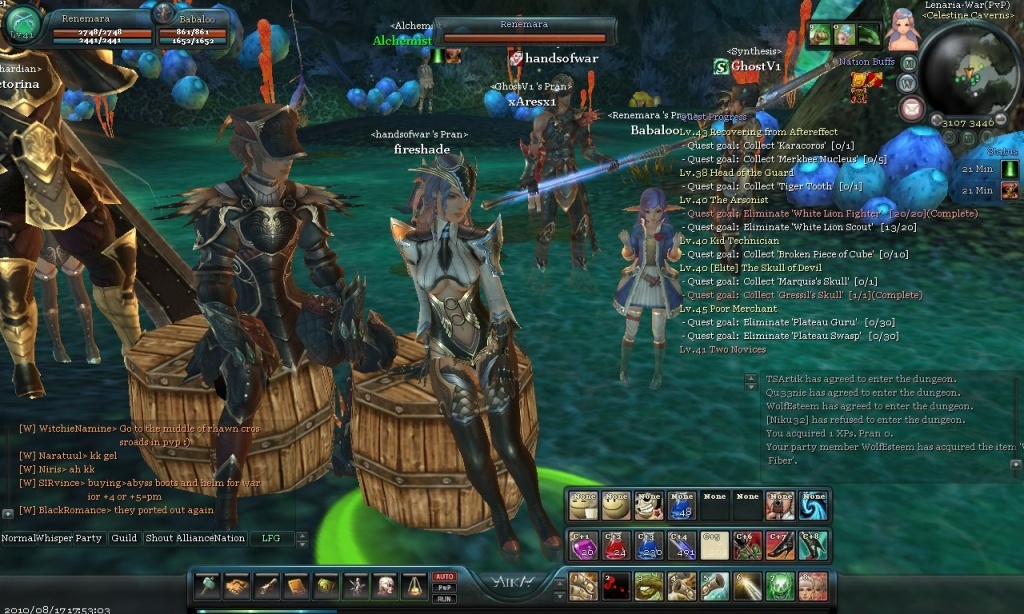This screenshot has width=1024, height=614.
Task: Select the Guild chat tab
Action: 124,538
